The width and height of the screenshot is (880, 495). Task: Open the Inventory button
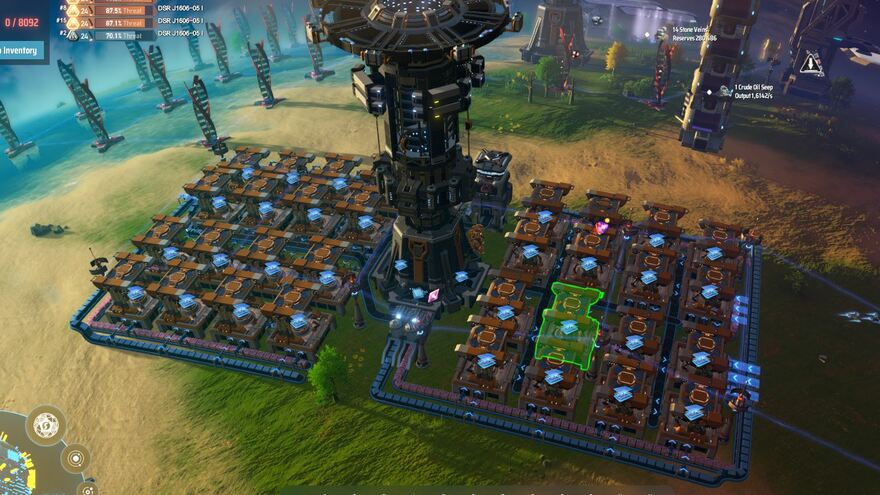coord(20,50)
